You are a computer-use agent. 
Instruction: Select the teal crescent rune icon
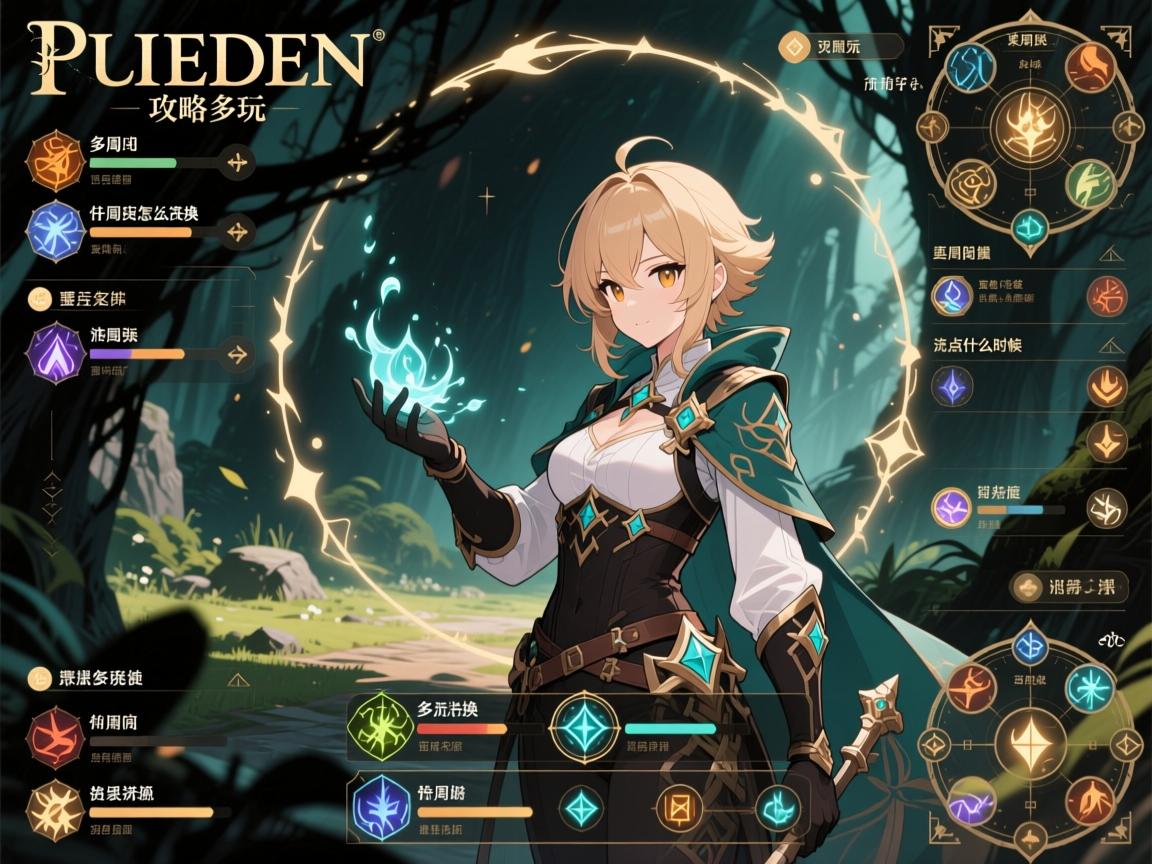(x=778, y=804)
